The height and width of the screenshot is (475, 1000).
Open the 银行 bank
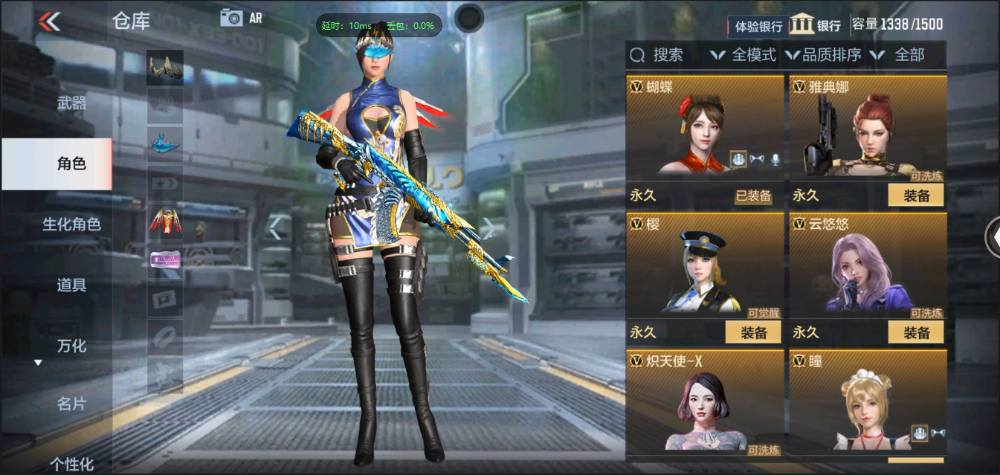coord(816,26)
